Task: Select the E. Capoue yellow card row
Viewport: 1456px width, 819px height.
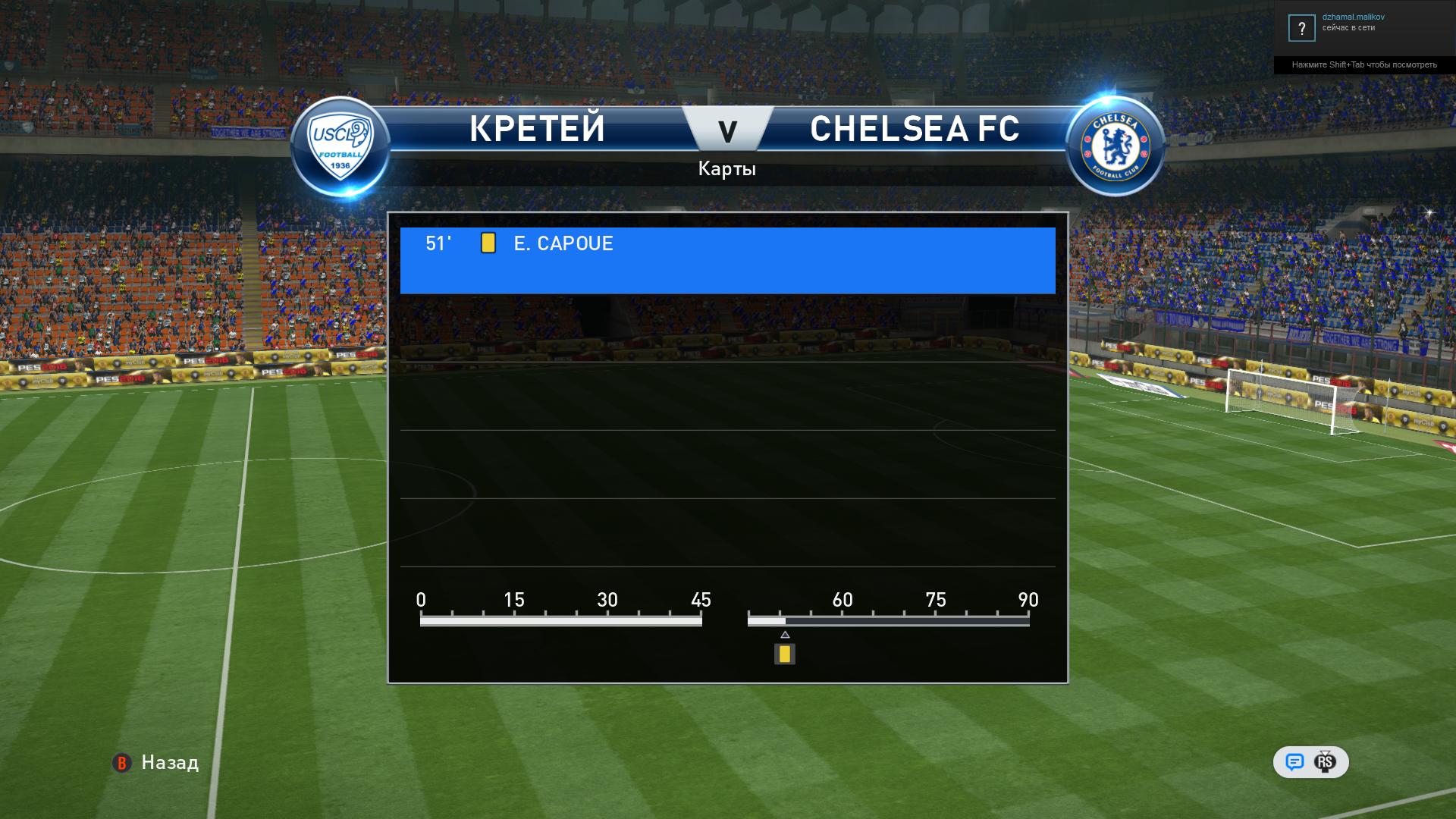Action: click(726, 260)
